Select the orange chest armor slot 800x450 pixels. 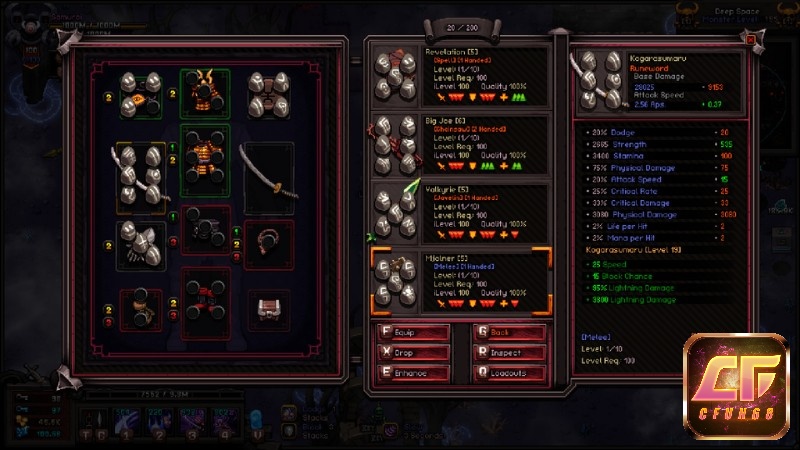point(205,163)
